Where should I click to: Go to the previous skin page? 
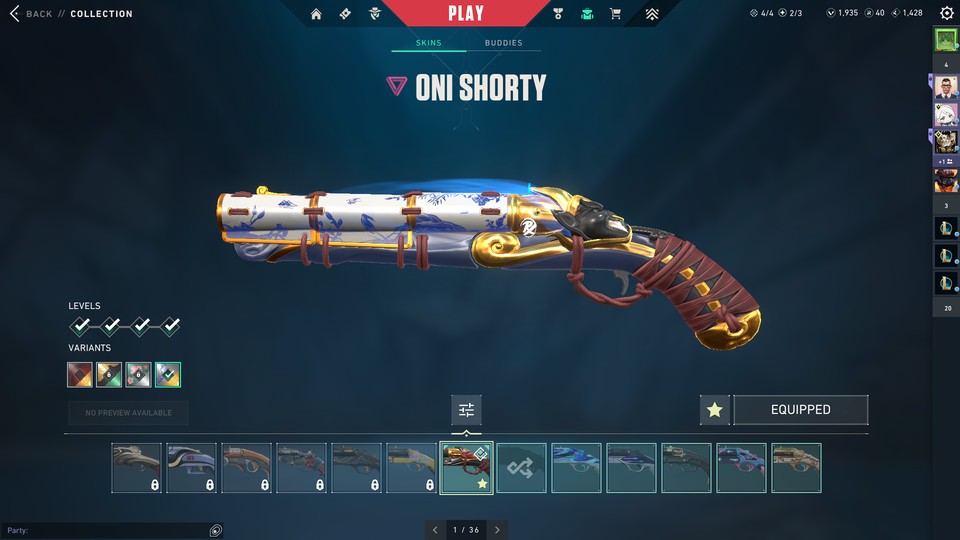click(434, 529)
